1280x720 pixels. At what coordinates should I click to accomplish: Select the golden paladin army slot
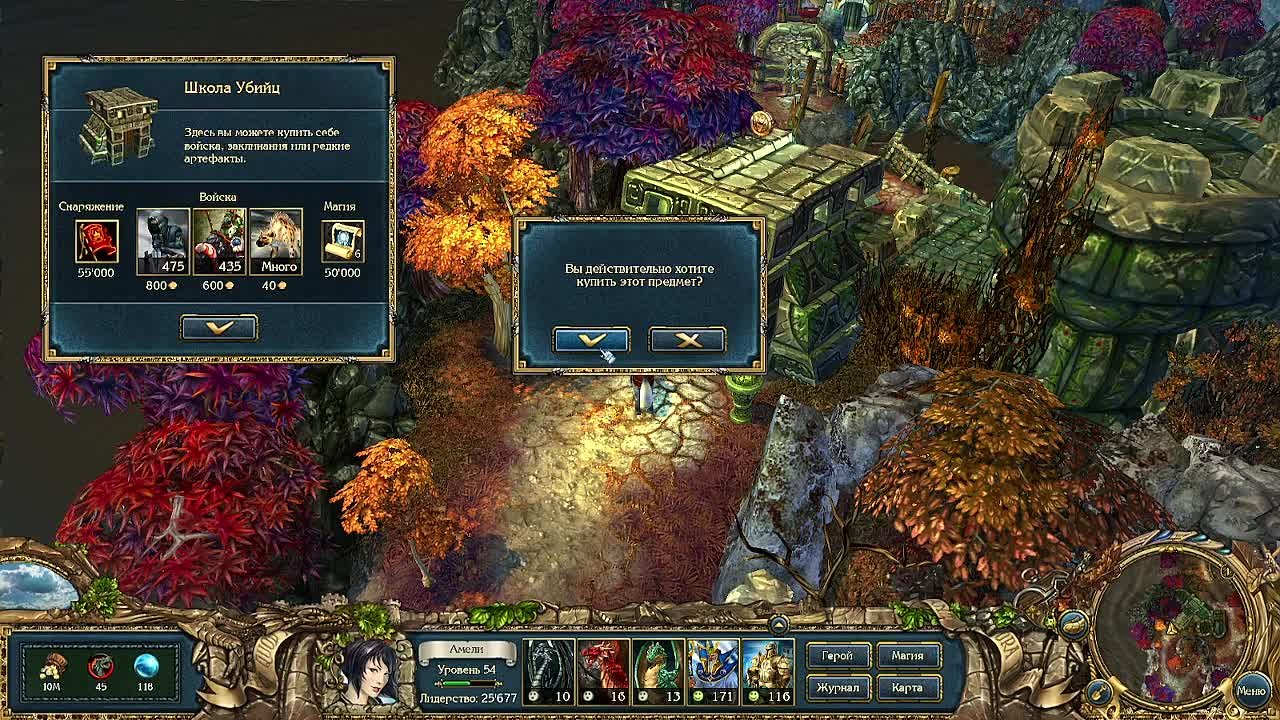point(768,671)
